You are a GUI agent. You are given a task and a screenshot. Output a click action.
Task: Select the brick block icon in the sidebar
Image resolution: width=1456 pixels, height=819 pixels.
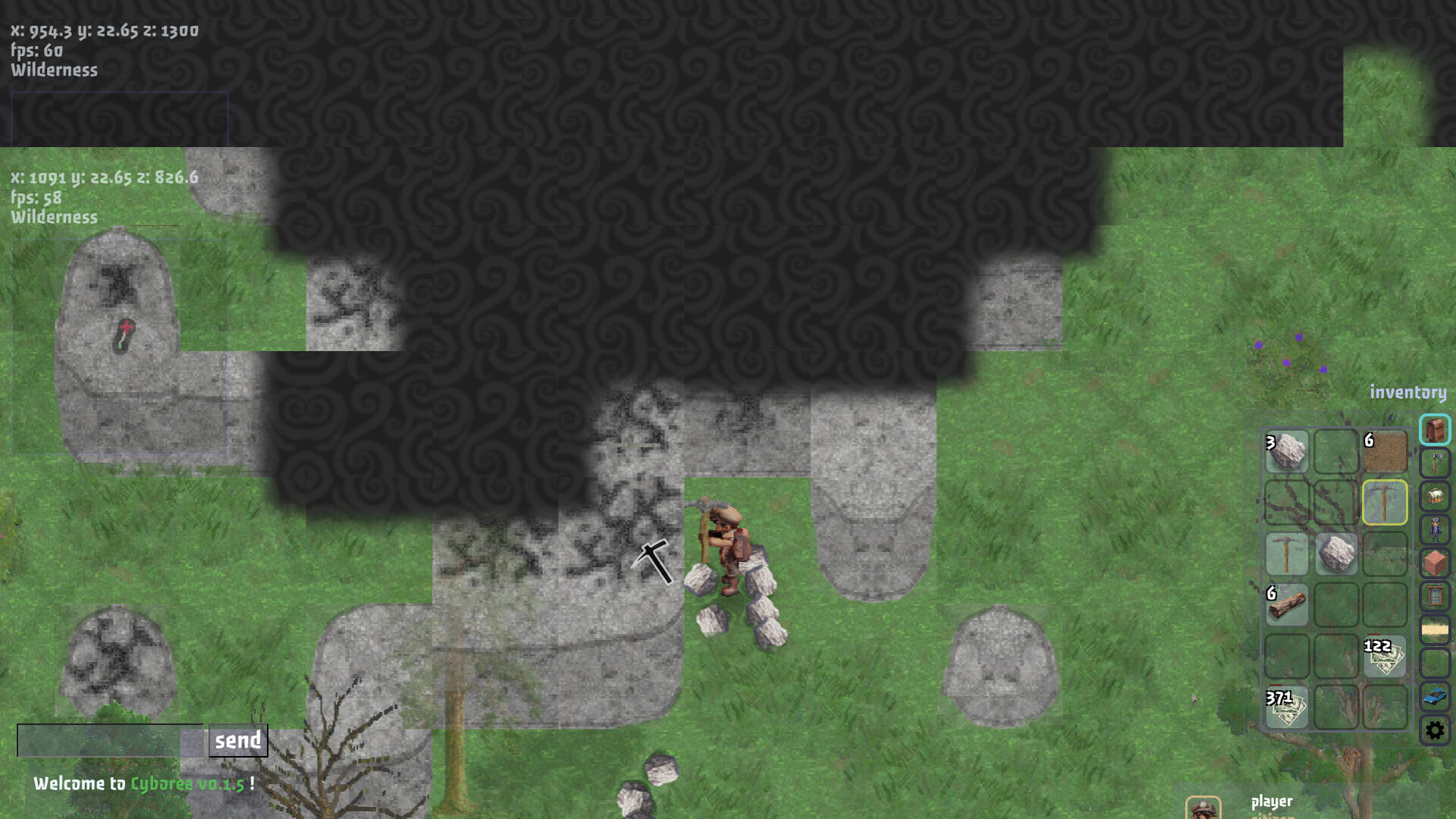1434,560
